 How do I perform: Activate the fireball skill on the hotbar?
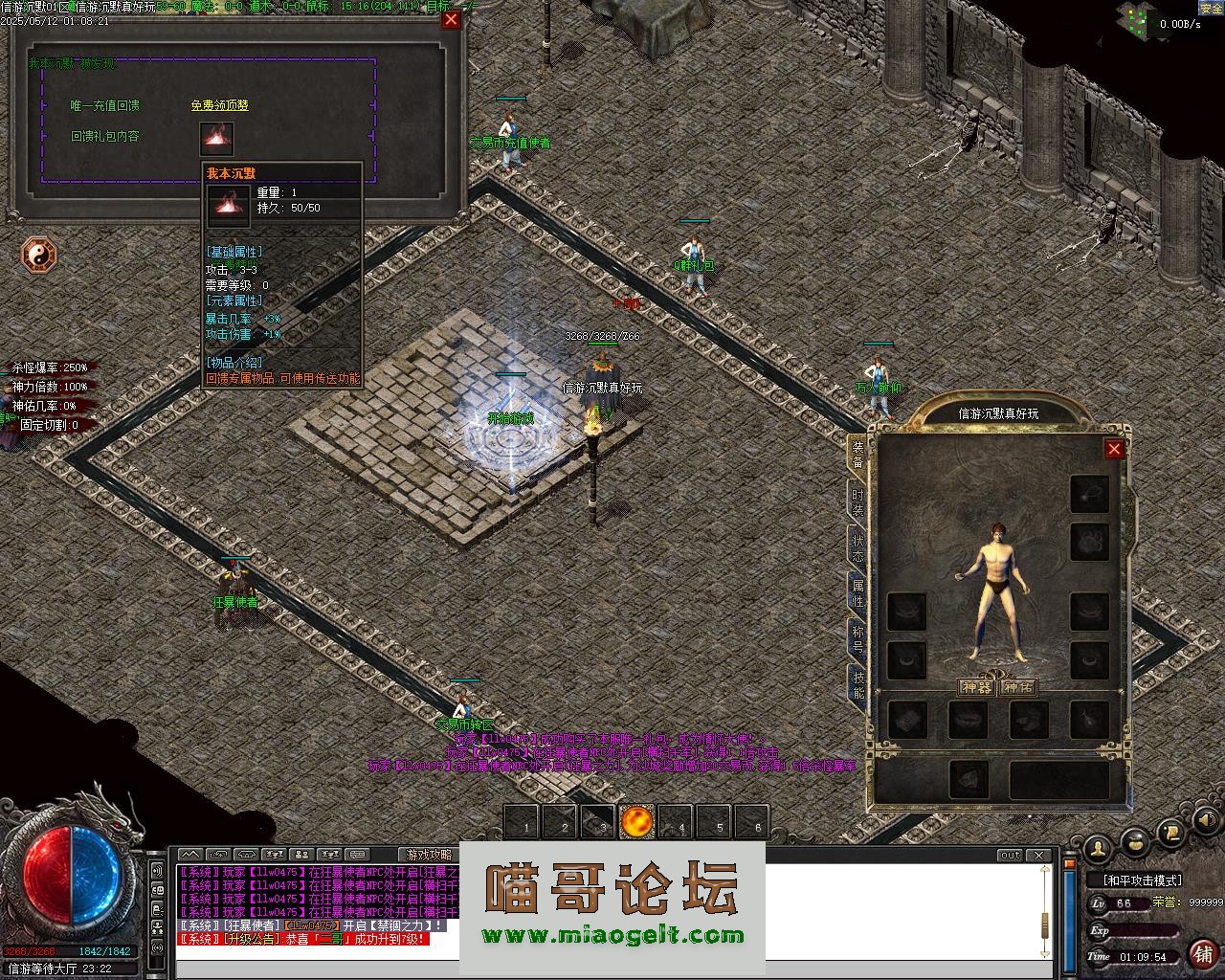[x=636, y=821]
